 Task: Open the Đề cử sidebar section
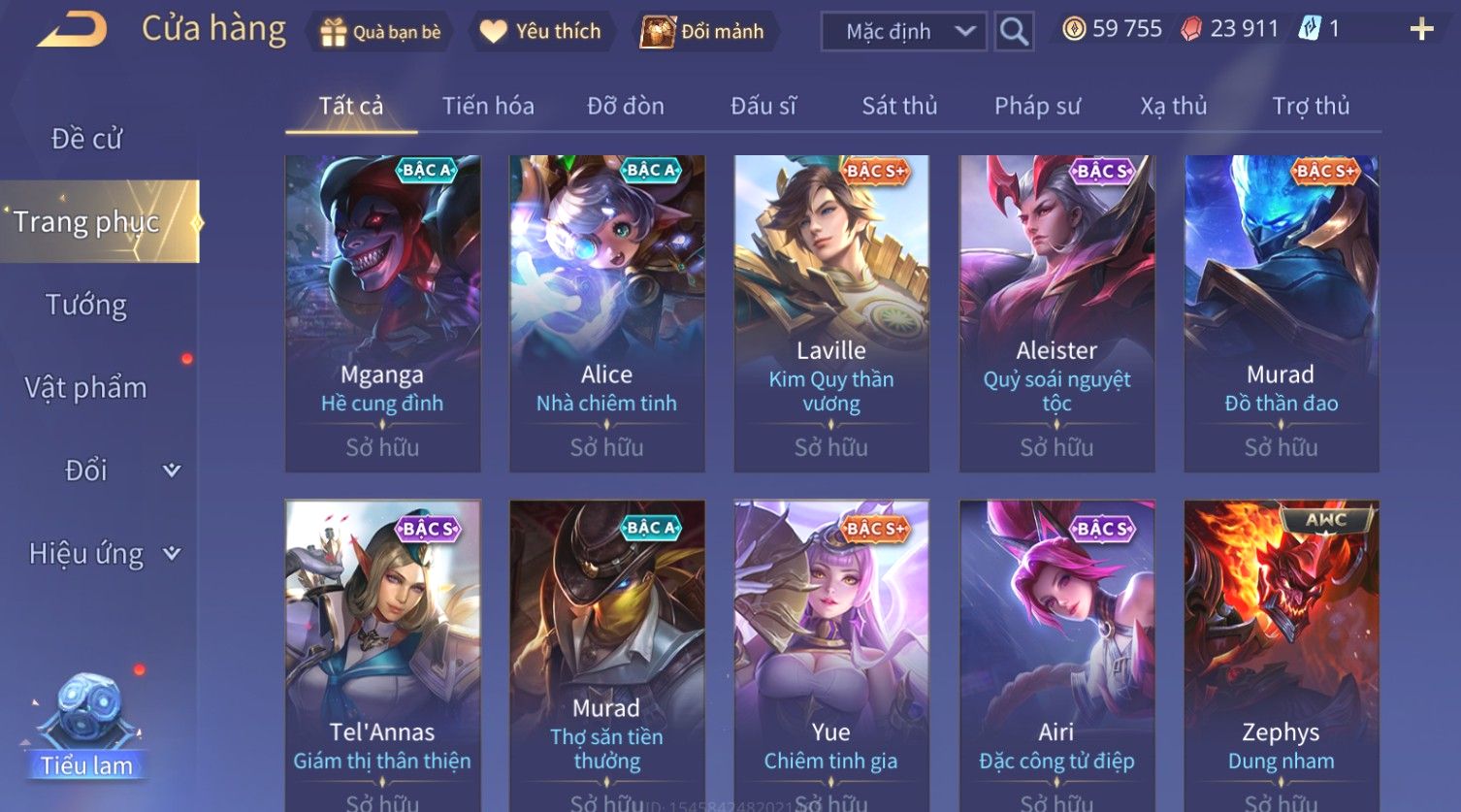point(87,139)
